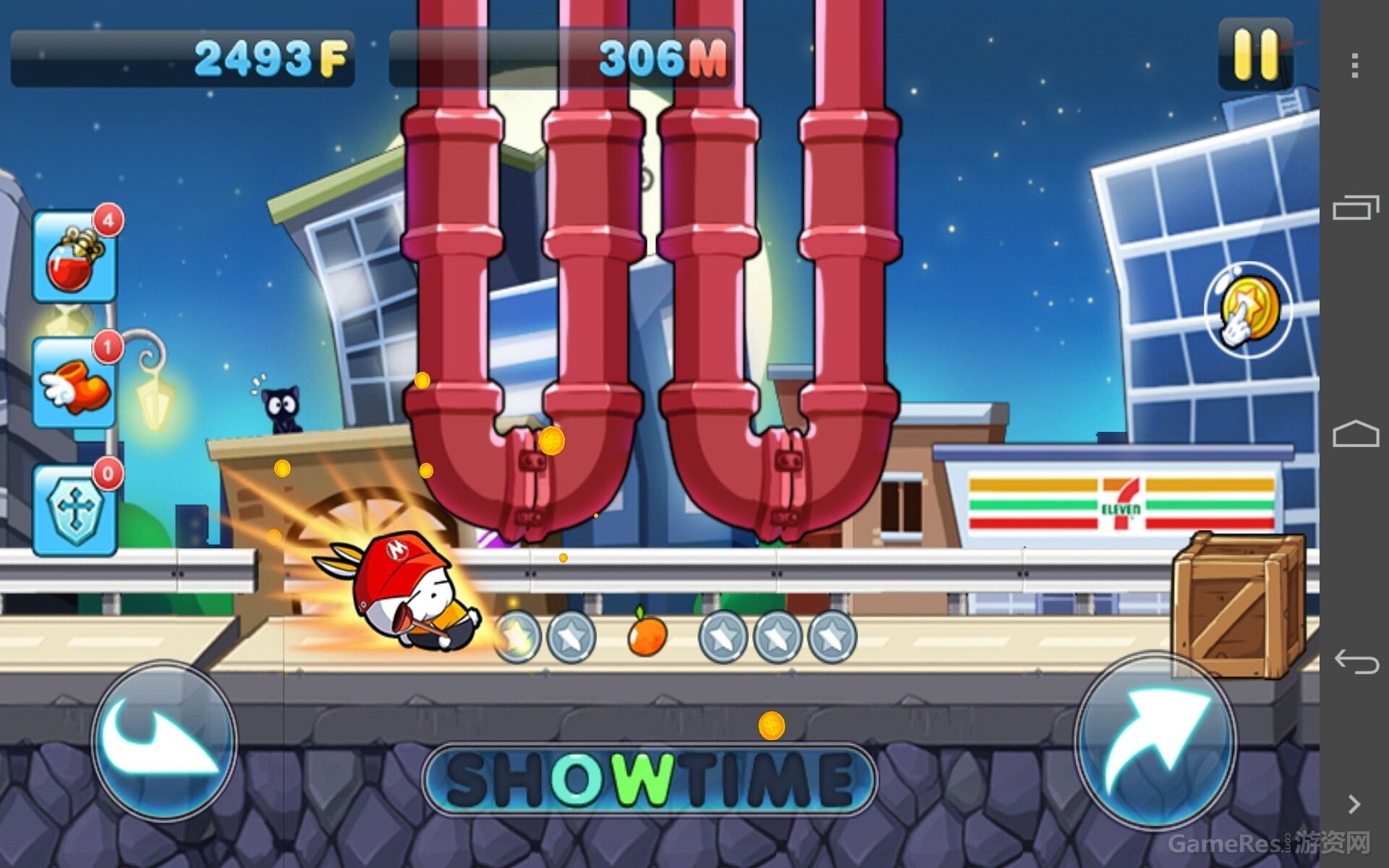Screen dimensions: 1389x868
Task: Open the Android recent apps view
Action: coord(1354,208)
